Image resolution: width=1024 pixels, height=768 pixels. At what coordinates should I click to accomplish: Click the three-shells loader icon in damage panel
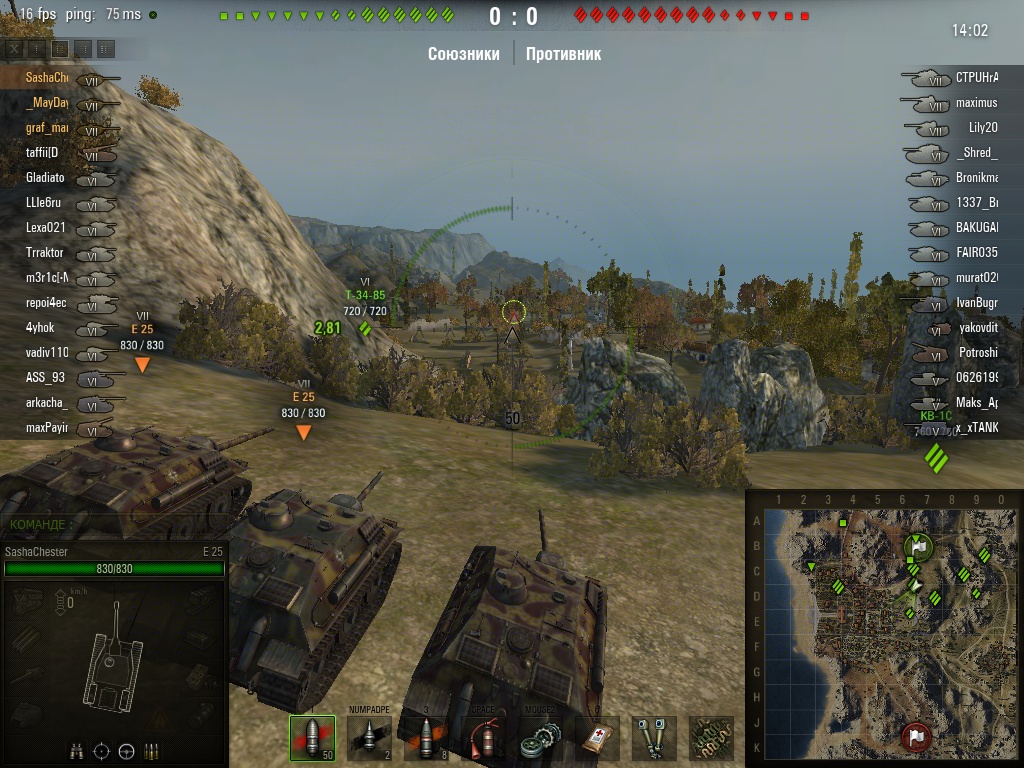coord(152,751)
